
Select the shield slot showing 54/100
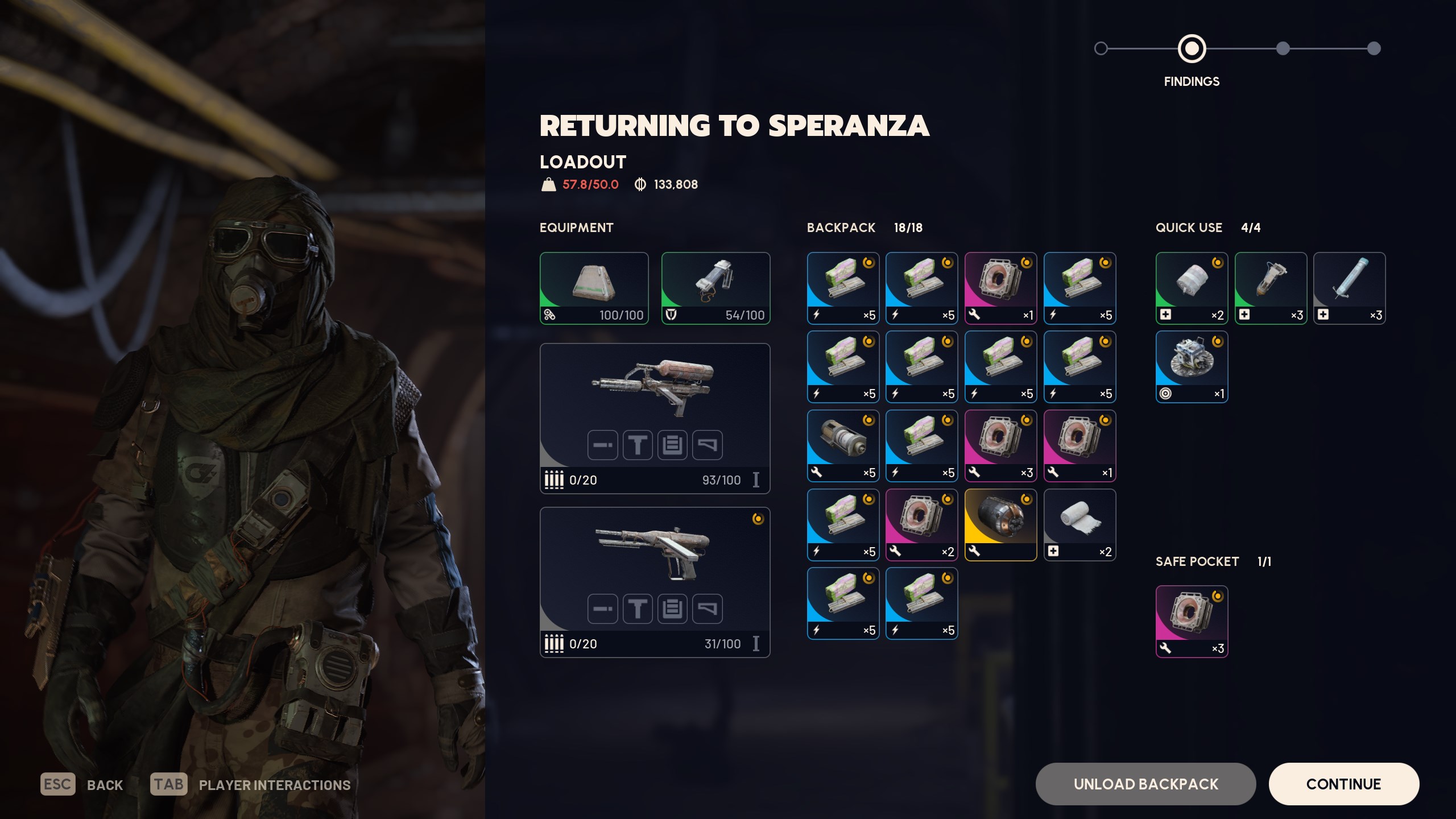(715, 288)
